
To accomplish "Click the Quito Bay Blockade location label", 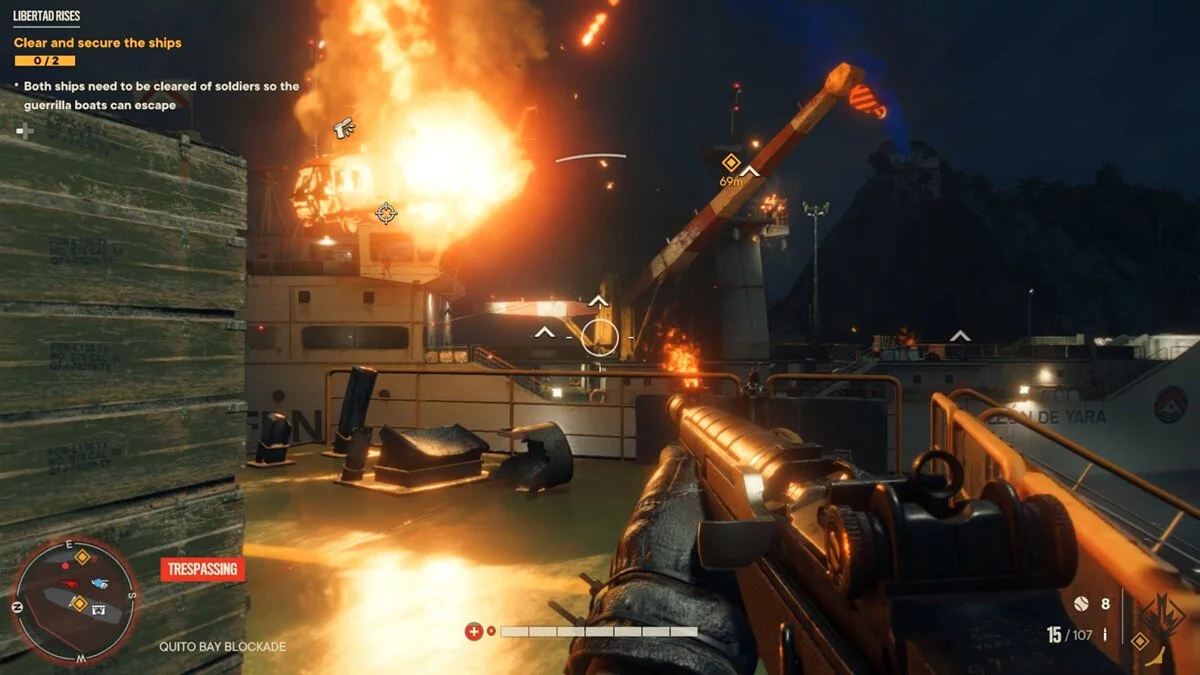I will click(x=222, y=647).
